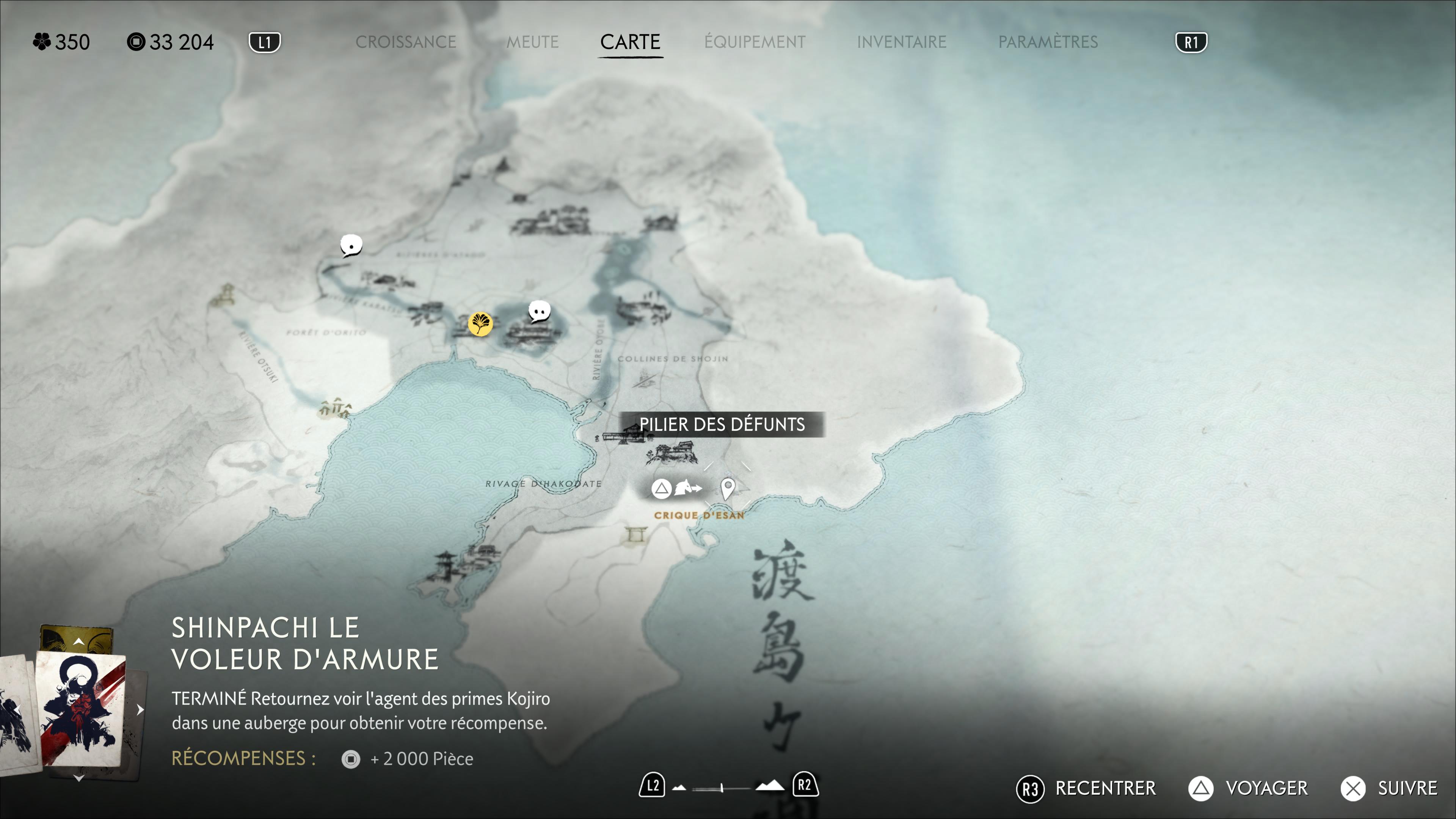Click the single-dot speech bubble marker
Viewport: 1456px width, 819px height.
tap(351, 245)
